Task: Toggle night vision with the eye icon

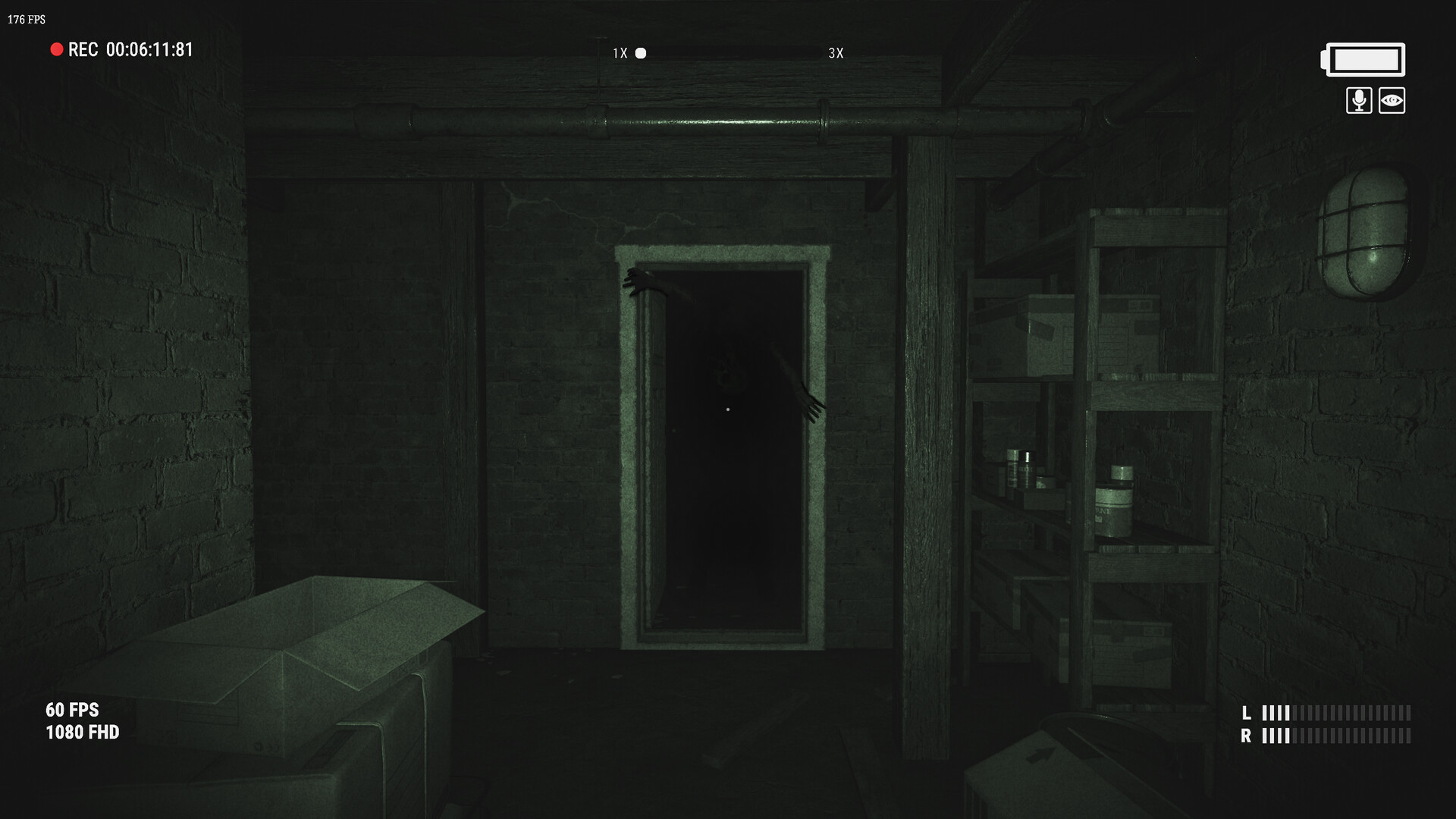Action: [x=1394, y=100]
